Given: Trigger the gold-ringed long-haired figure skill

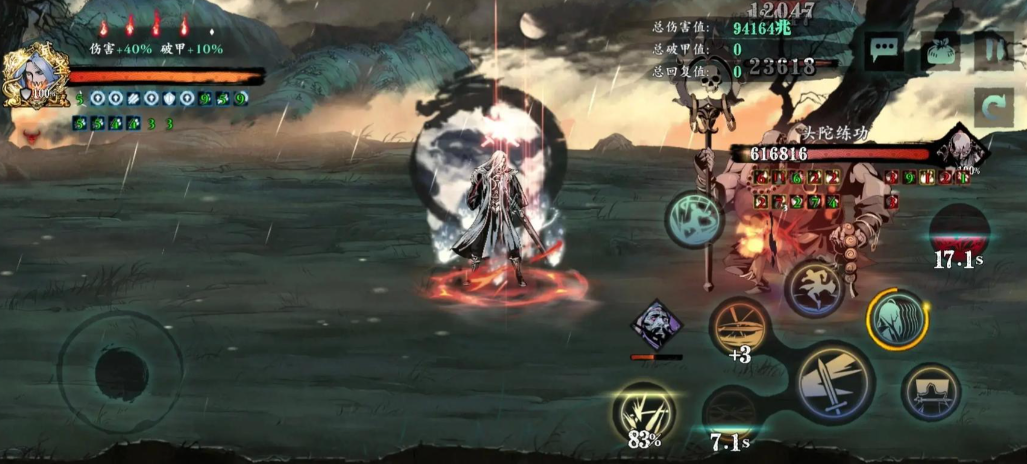Looking at the screenshot, I should [896, 320].
